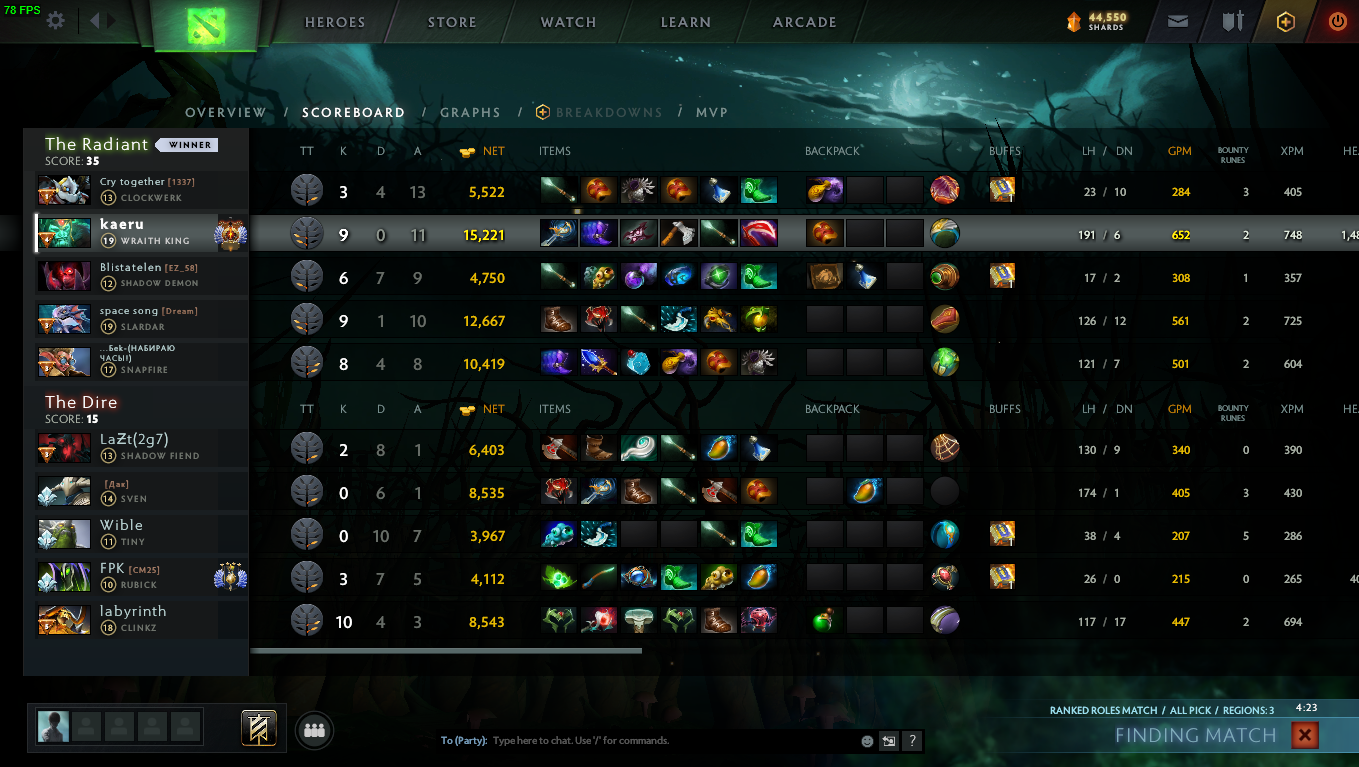Switch to the Overview tab

(x=226, y=113)
